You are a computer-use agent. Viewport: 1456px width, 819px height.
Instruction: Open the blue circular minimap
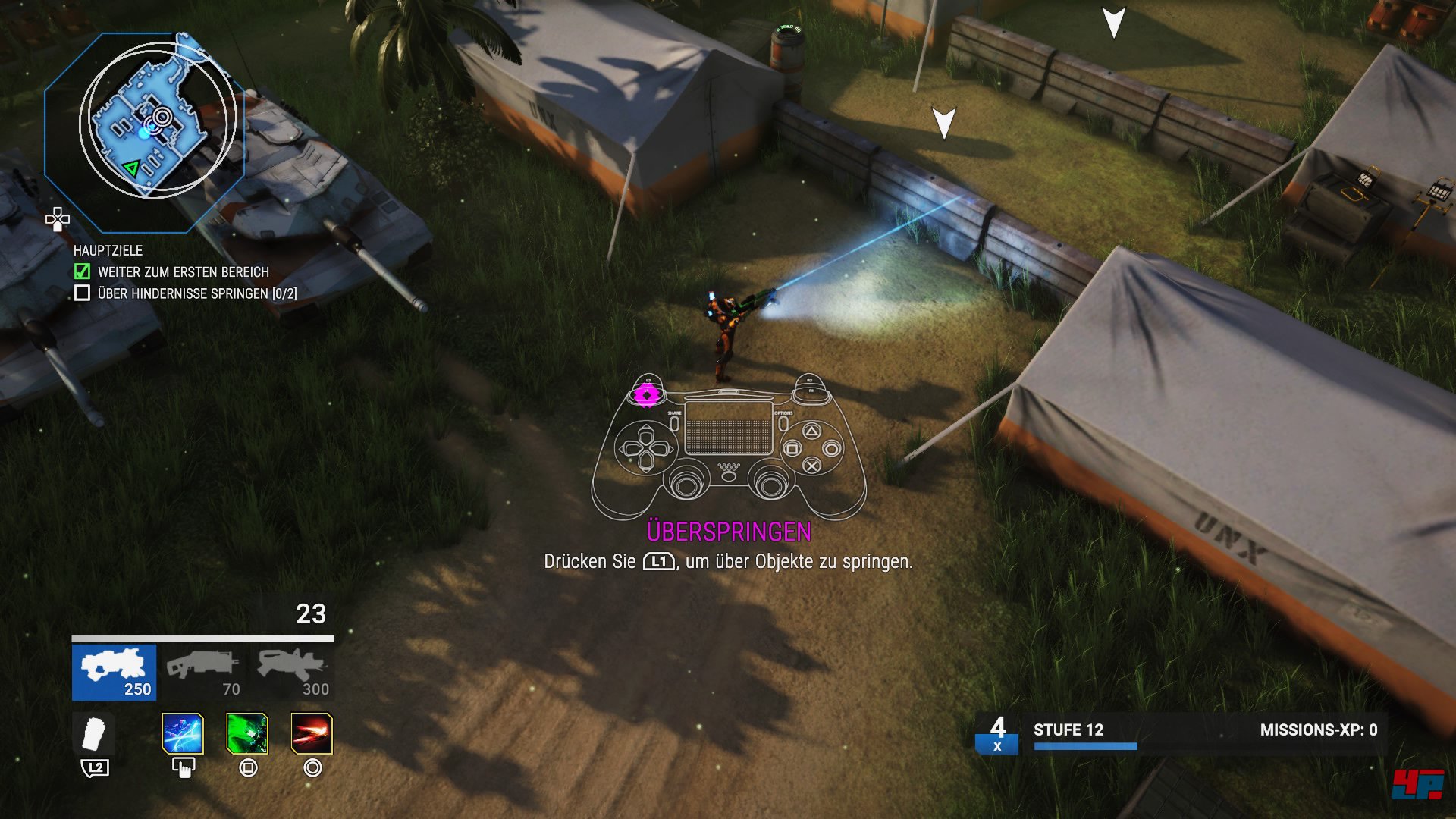click(157, 121)
